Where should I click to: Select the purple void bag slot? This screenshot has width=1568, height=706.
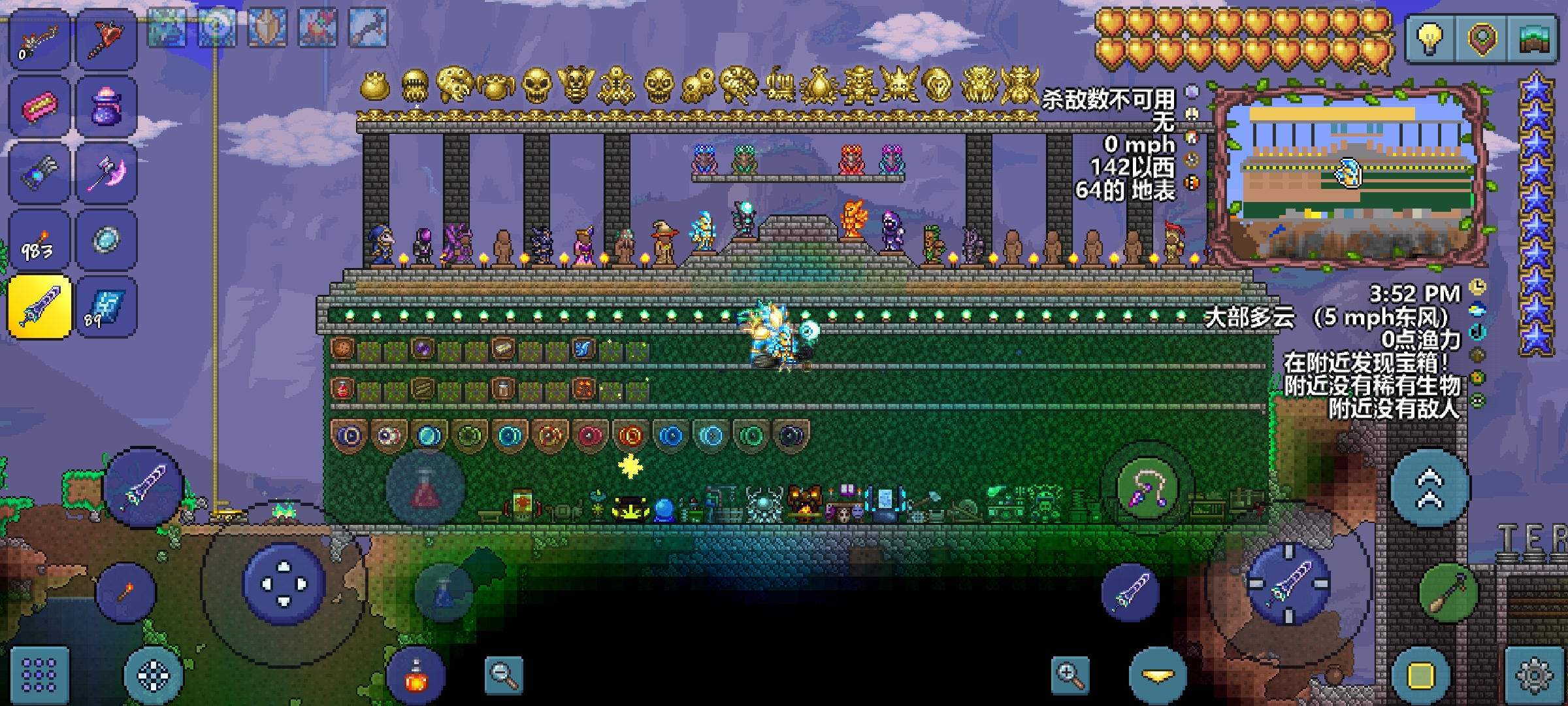(x=106, y=107)
